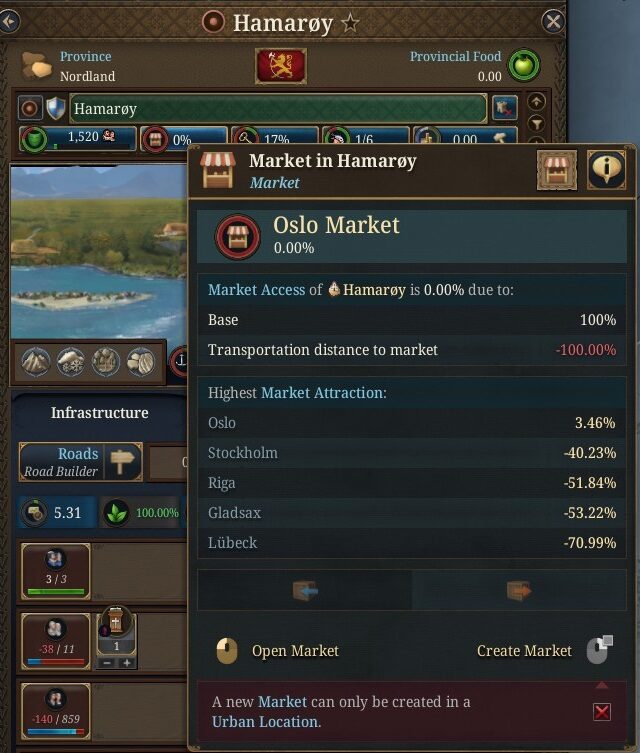Close the Hamarøy location panel
Viewport: 640px width, 753px height.
(x=553, y=21)
